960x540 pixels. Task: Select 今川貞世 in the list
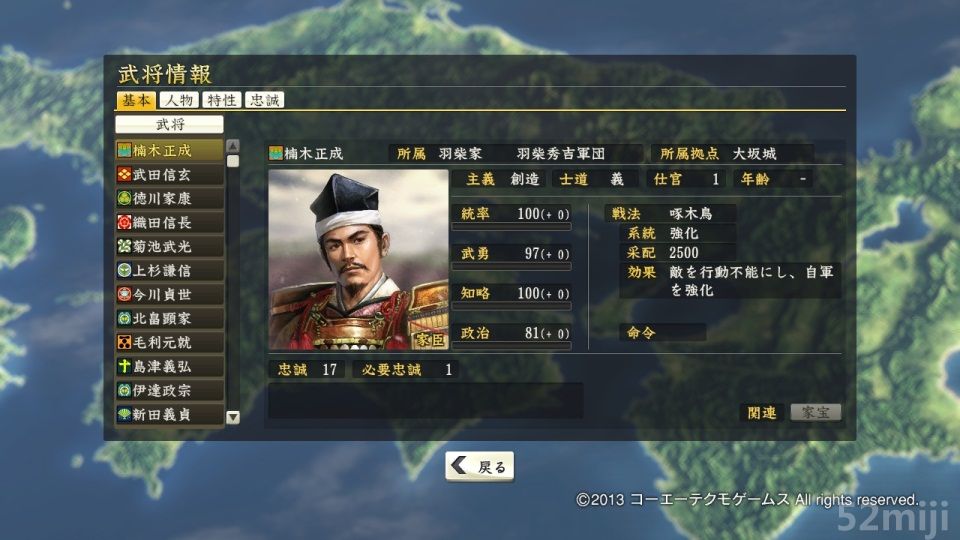click(x=169, y=294)
